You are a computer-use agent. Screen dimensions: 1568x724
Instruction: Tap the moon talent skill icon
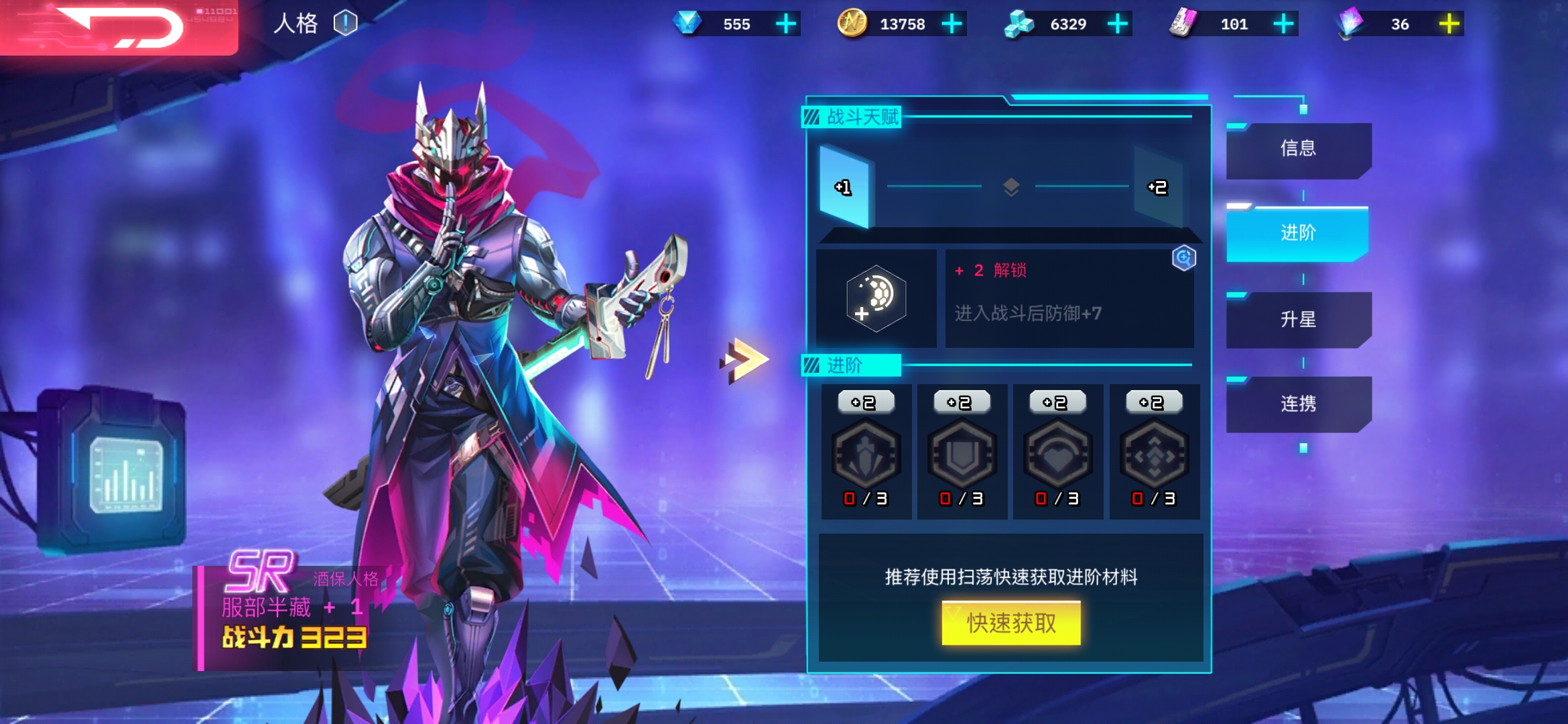pyautogui.click(x=876, y=299)
